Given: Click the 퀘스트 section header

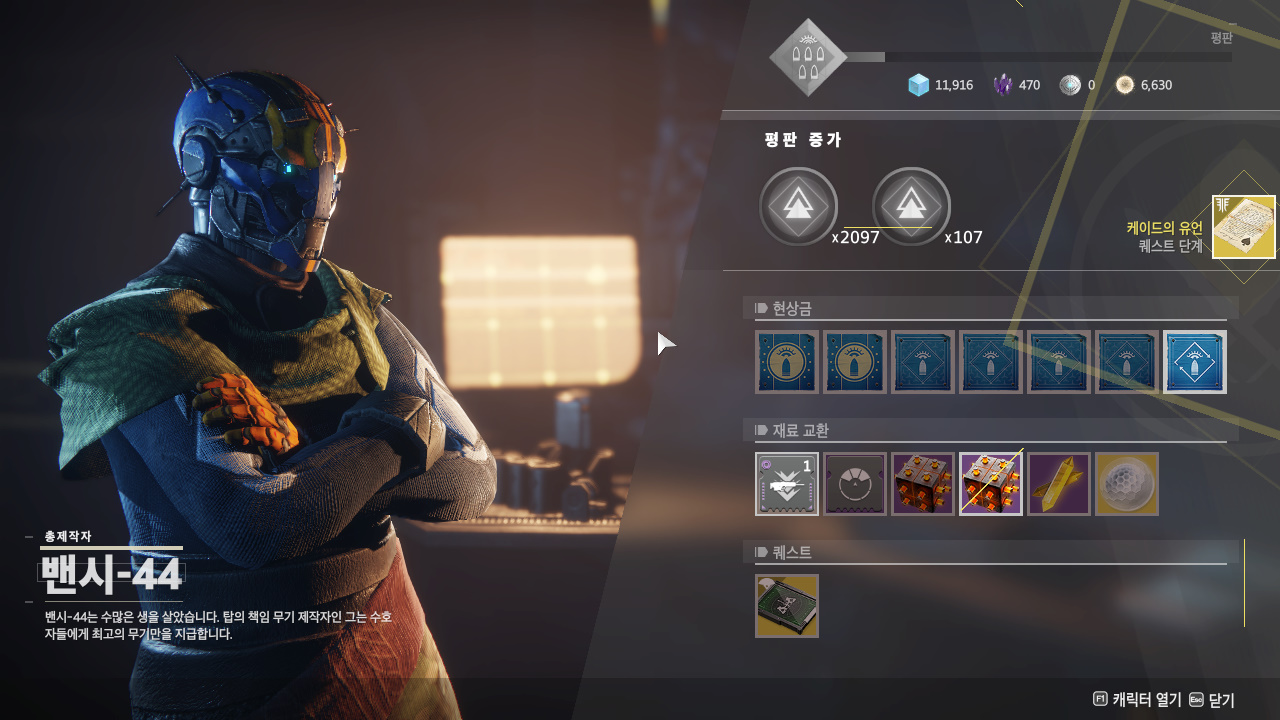Looking at the screenshot, I should 792,552.
